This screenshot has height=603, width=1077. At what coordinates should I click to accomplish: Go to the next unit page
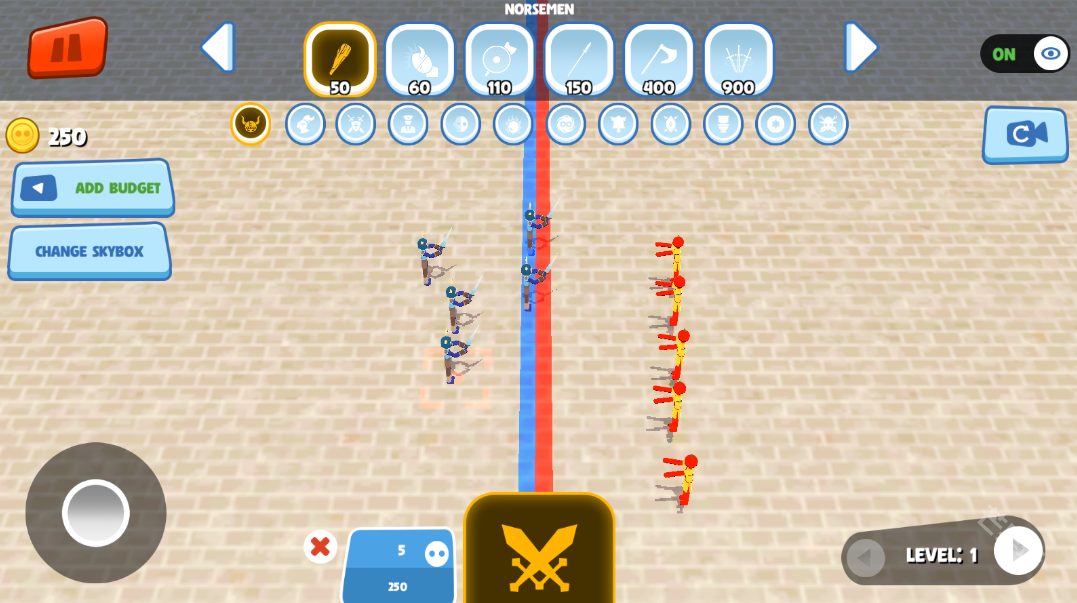[x=860, y=47]
